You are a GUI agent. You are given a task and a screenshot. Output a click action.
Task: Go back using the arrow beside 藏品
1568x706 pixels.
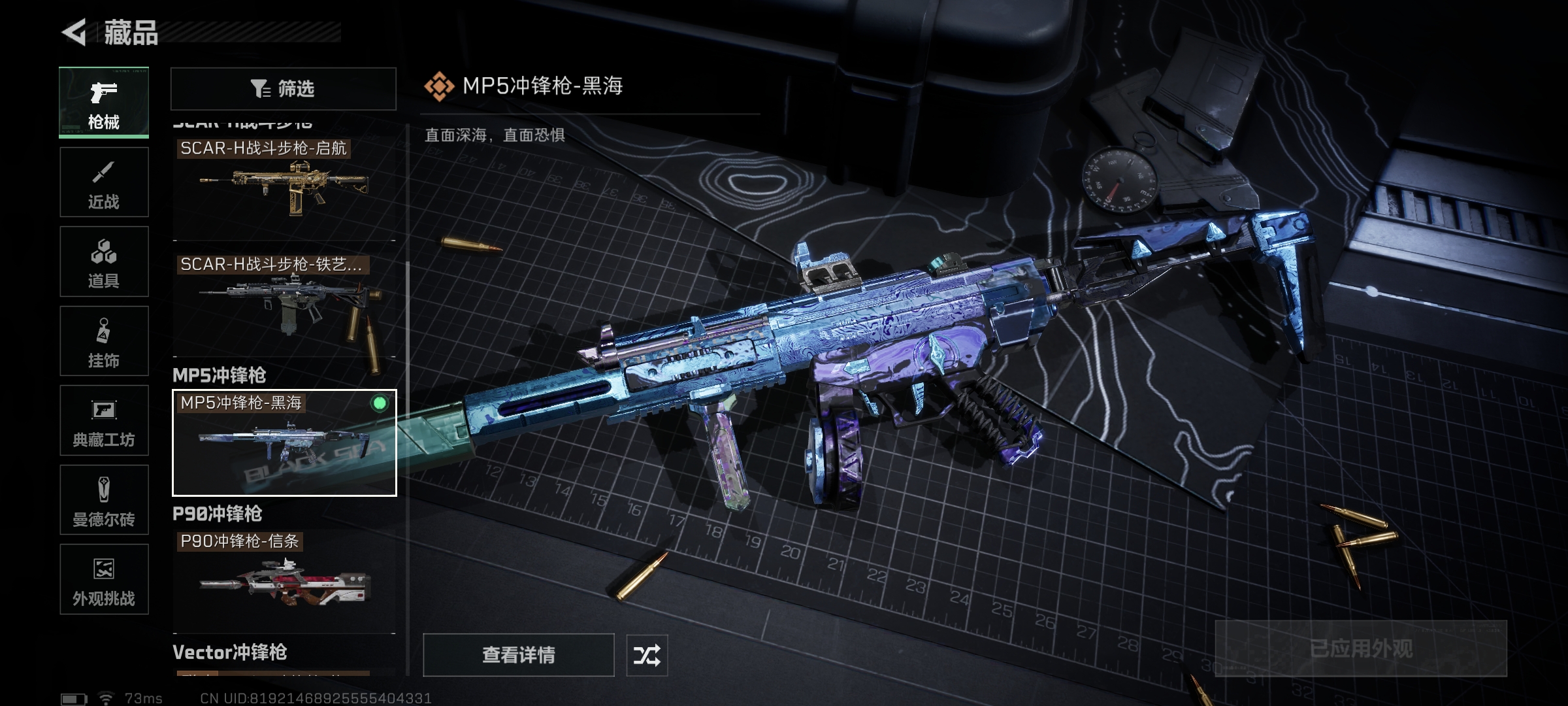(x=74, y=33)
